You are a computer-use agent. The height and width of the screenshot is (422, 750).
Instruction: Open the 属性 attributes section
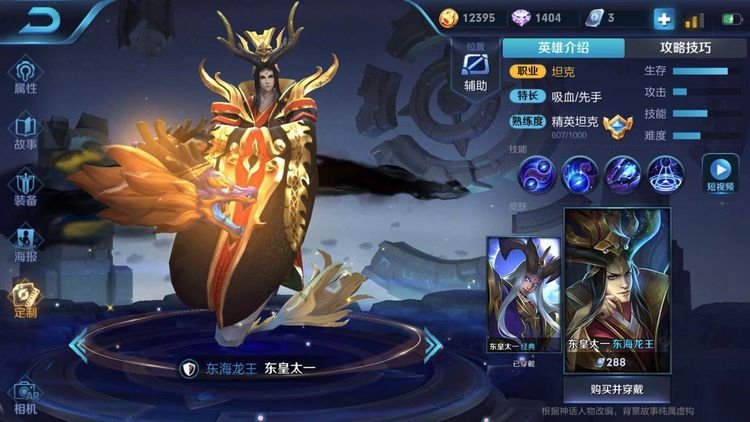(25, 77)
